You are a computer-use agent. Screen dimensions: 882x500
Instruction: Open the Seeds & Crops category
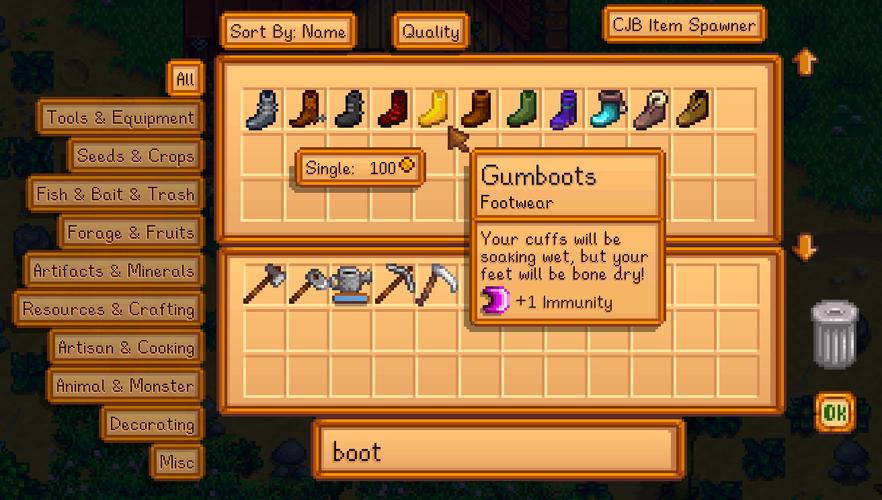point(135,156)
